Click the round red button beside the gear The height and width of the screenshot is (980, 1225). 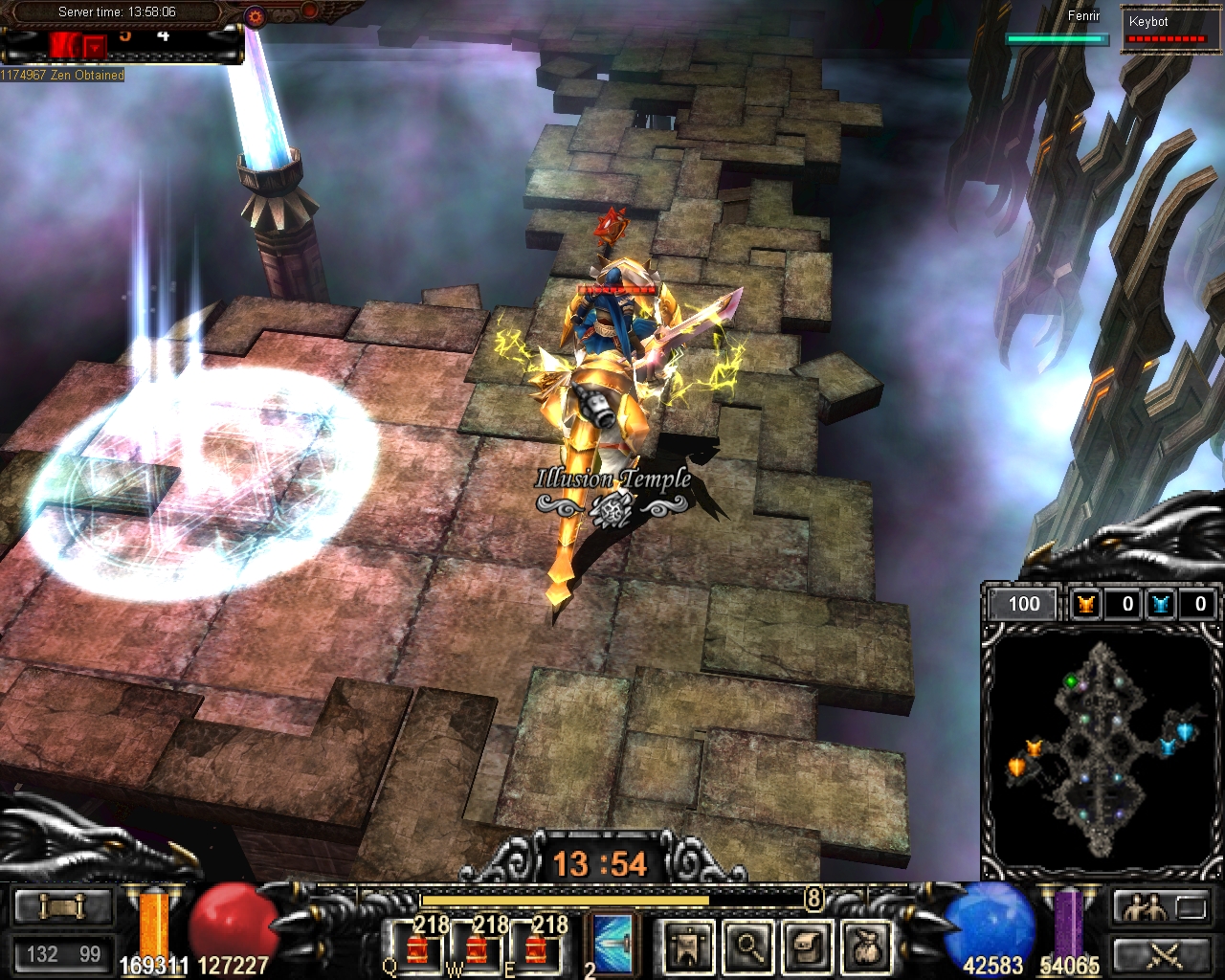[309, 11]
